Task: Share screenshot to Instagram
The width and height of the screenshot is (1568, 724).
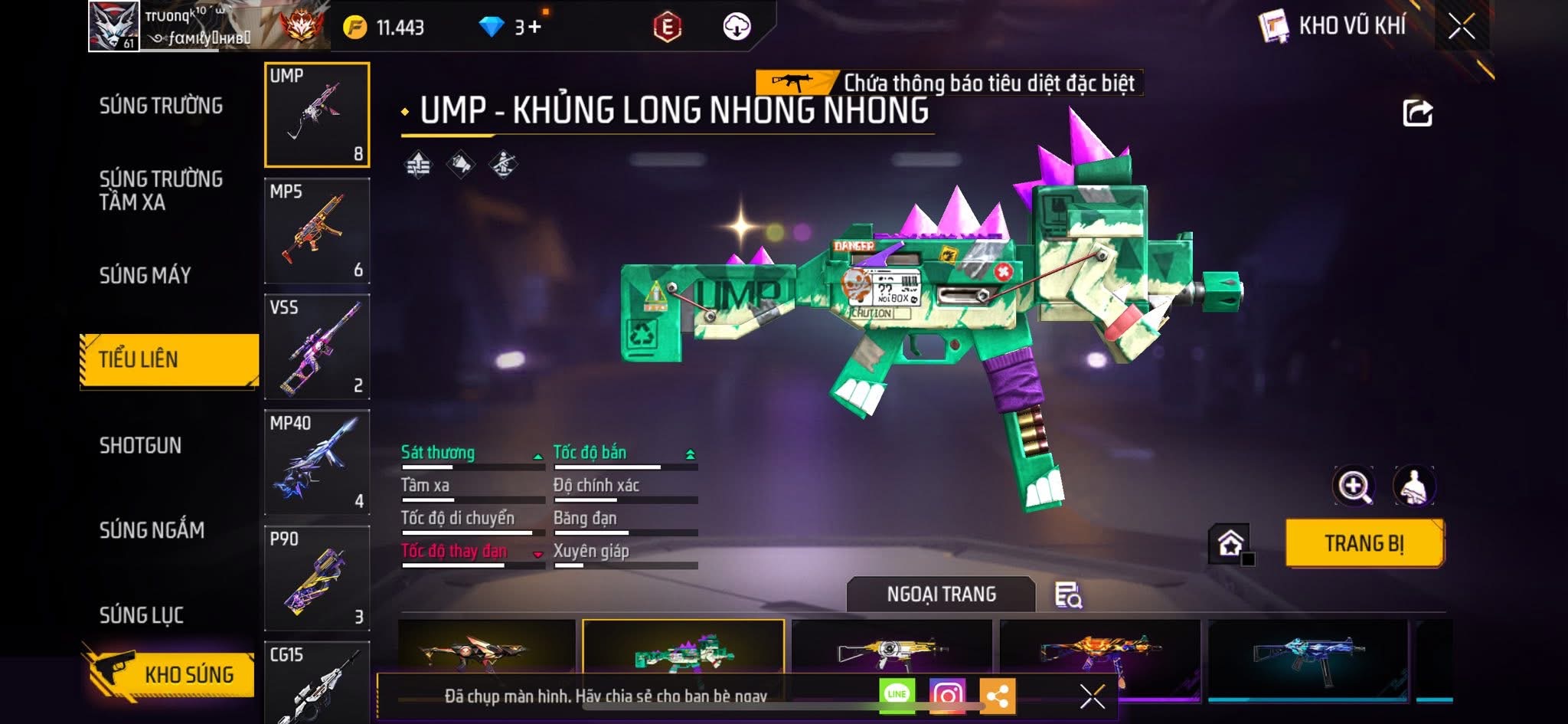Action: click(947, 696)
